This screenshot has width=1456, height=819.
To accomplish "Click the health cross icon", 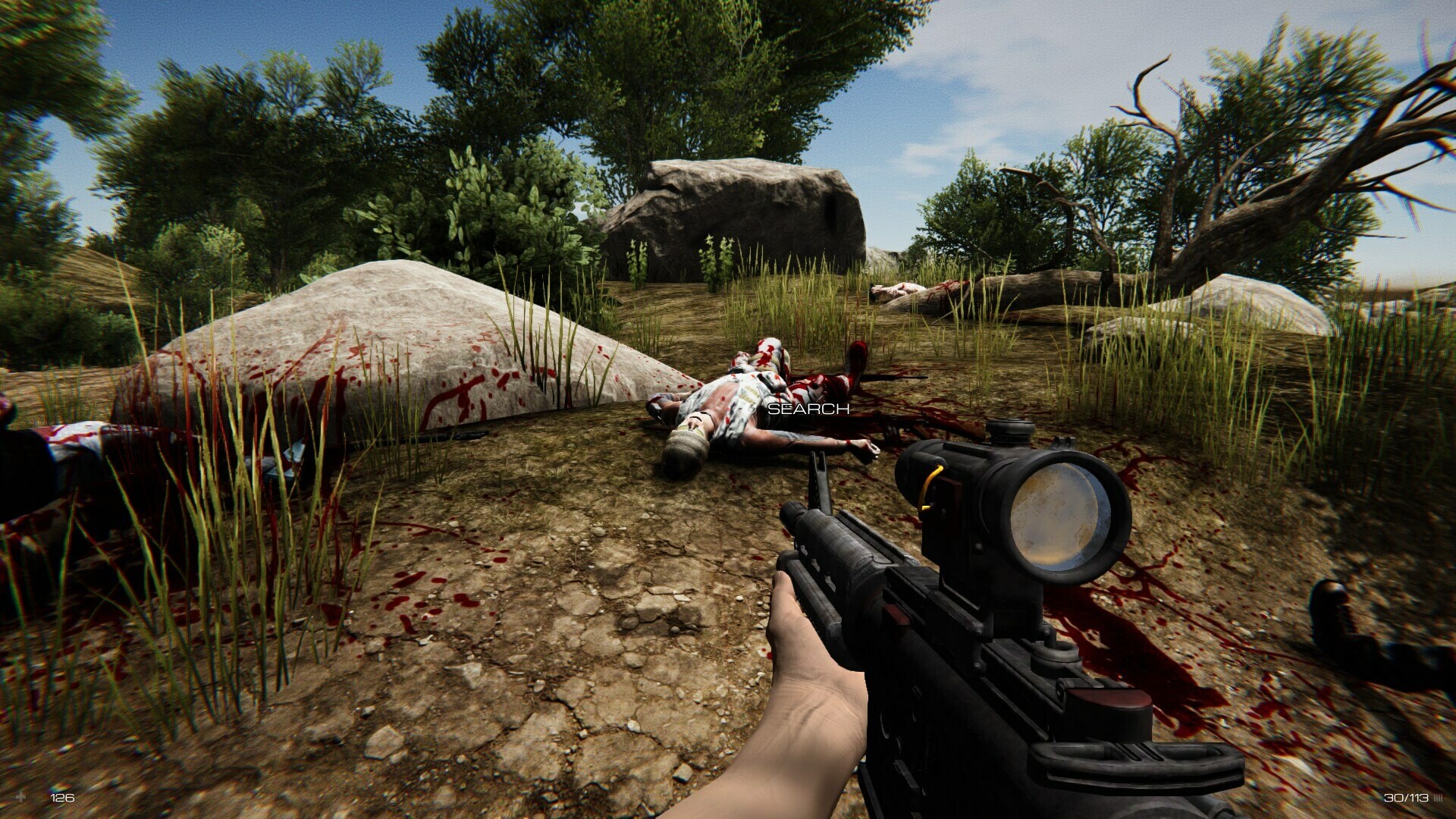I will coord(21,797).
